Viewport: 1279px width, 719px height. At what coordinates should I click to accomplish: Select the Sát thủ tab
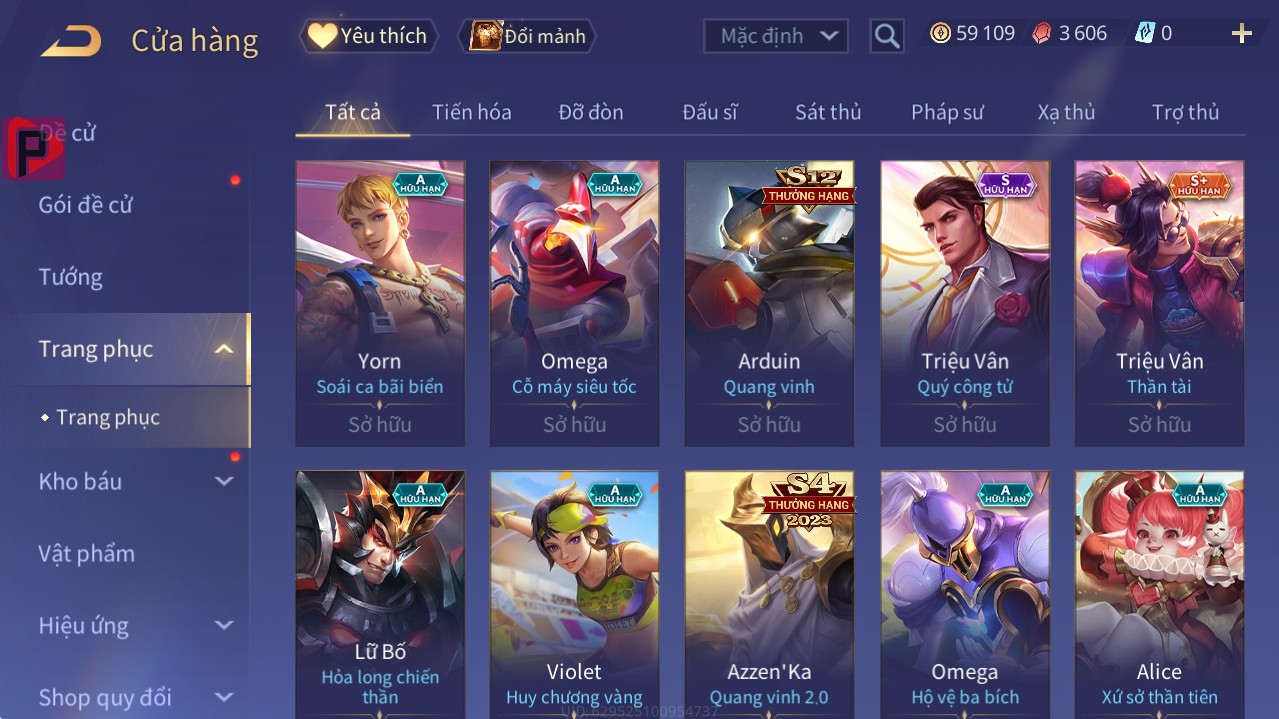point(827,112)
